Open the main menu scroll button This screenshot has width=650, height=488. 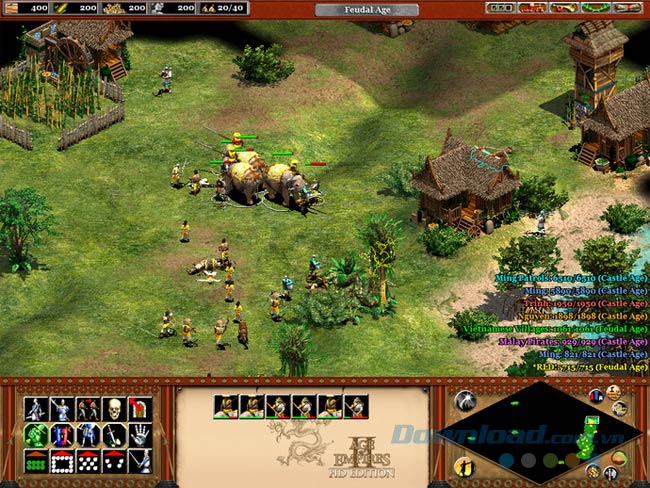(627, 8)
